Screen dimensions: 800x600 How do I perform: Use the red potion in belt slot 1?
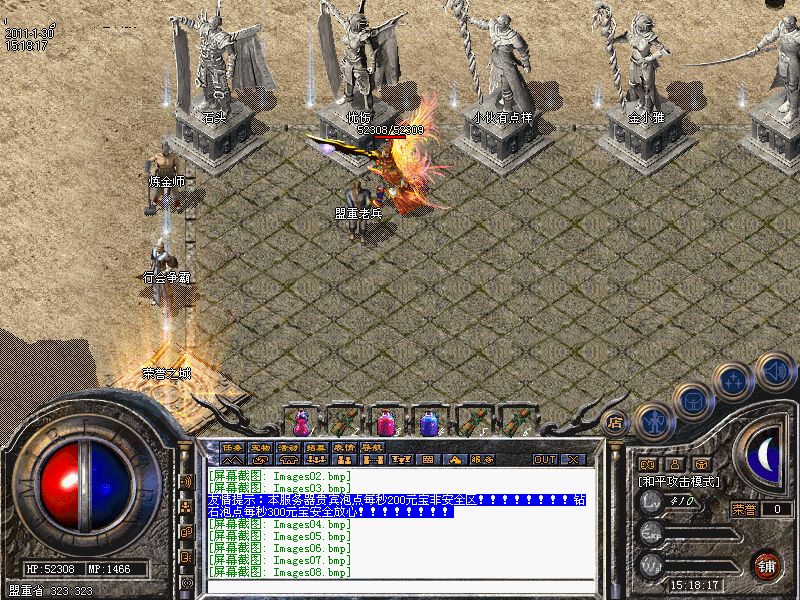click(x=300, y=422)
